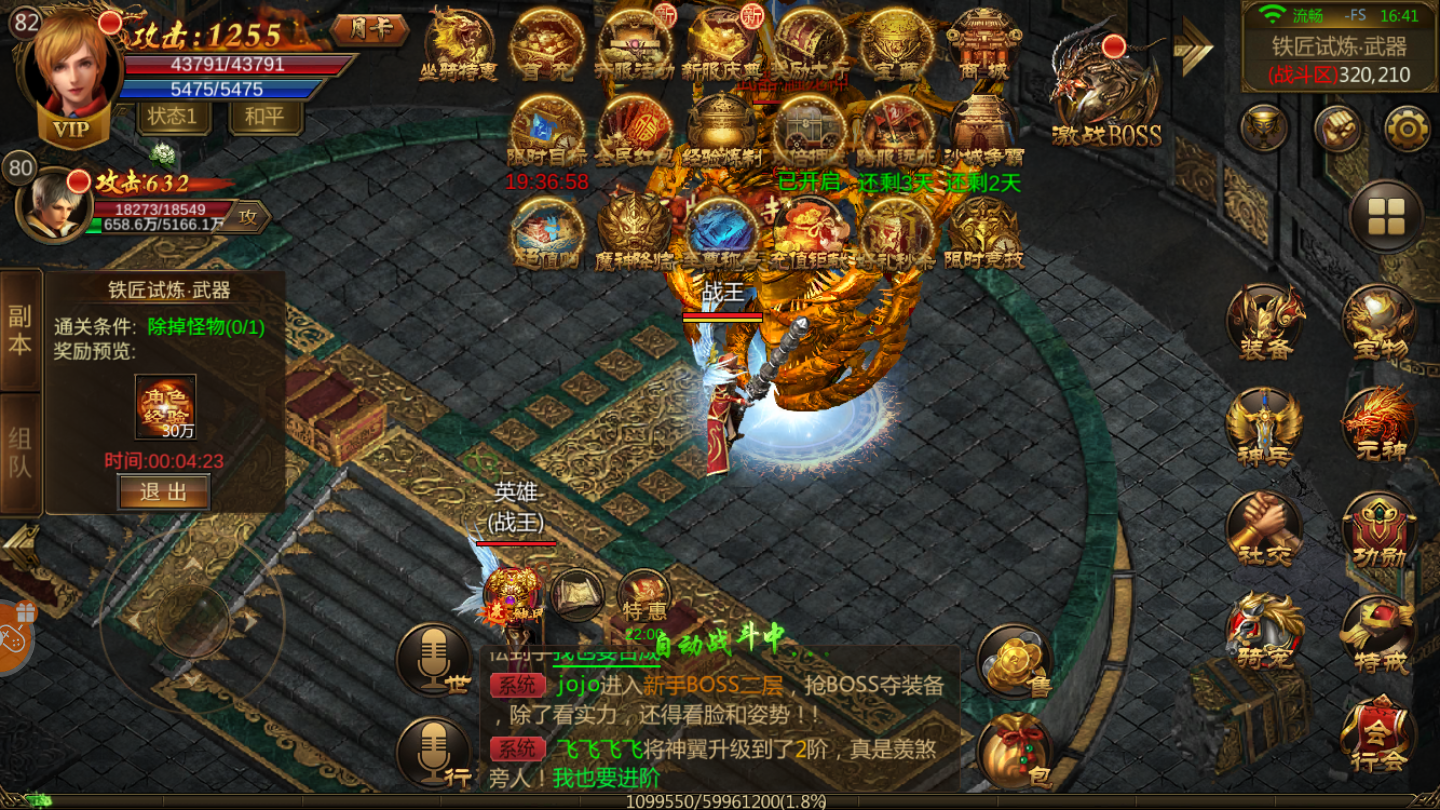Click the experience progress bar at screen bottom
The height and width of the screenshot is (810, 1440).
[x=720, y=800]
